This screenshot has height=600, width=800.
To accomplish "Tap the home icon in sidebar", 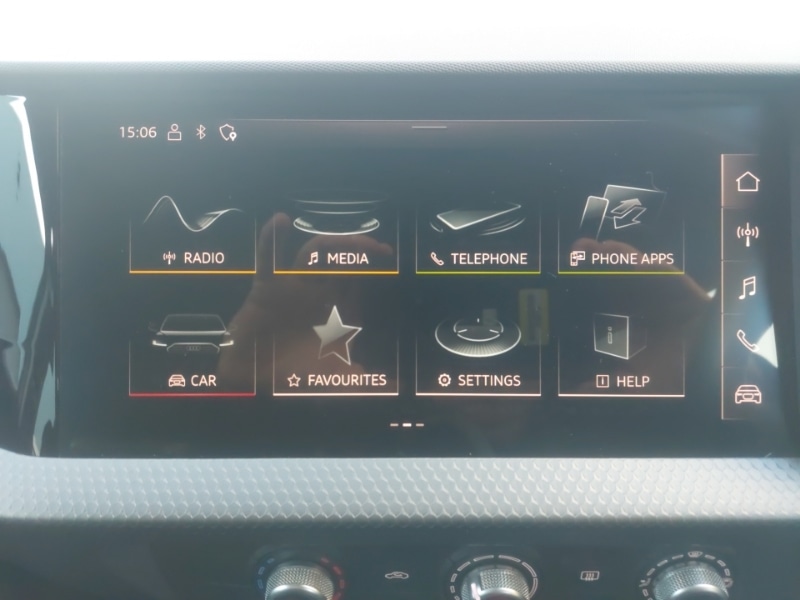I will [x=746, y=182].
